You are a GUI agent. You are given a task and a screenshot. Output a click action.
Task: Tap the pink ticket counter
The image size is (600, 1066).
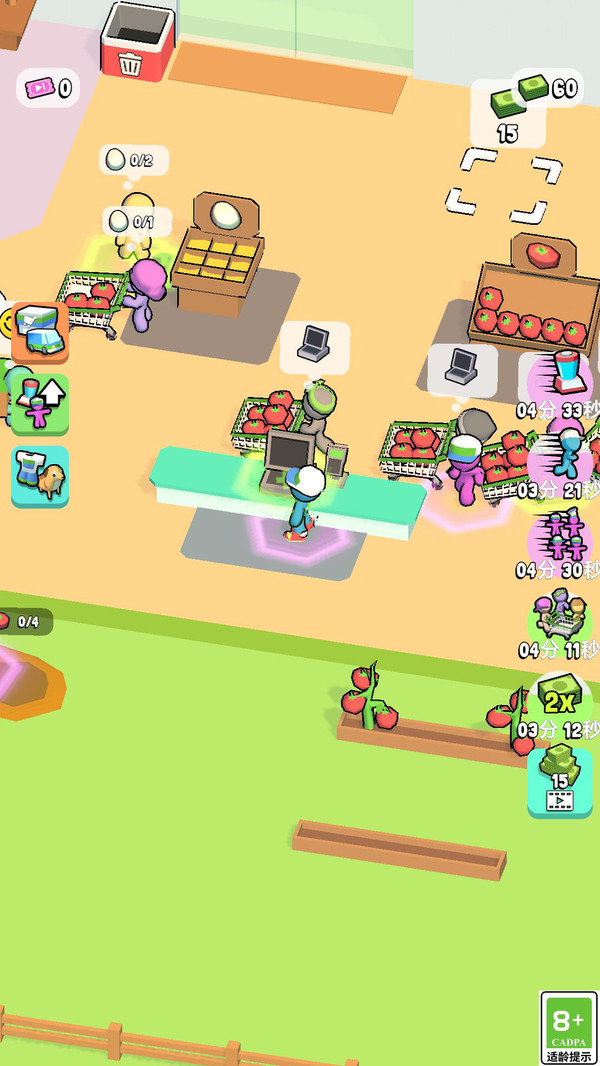tap(47, 88)
